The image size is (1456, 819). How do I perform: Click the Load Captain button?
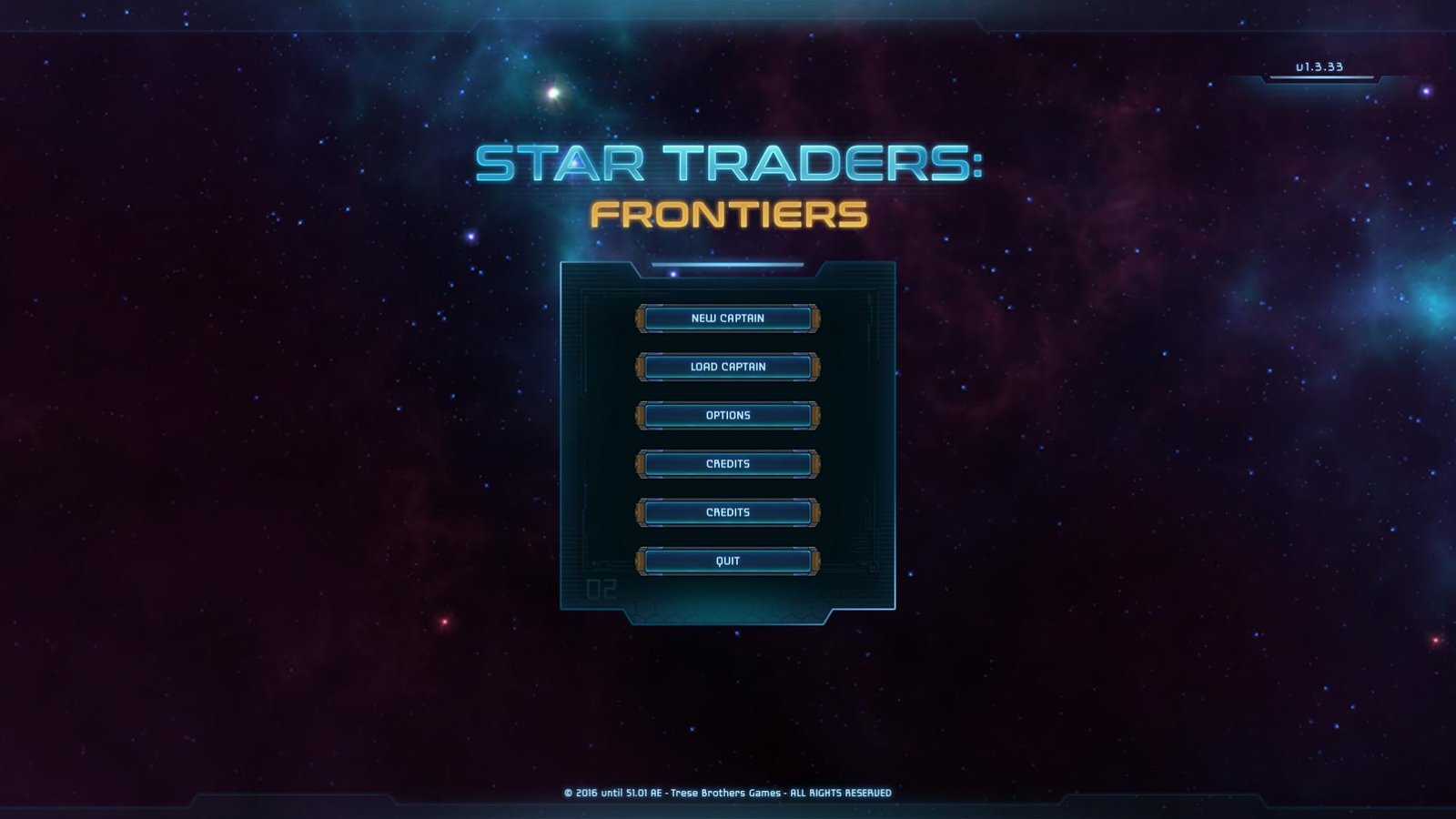coord(728,367)
